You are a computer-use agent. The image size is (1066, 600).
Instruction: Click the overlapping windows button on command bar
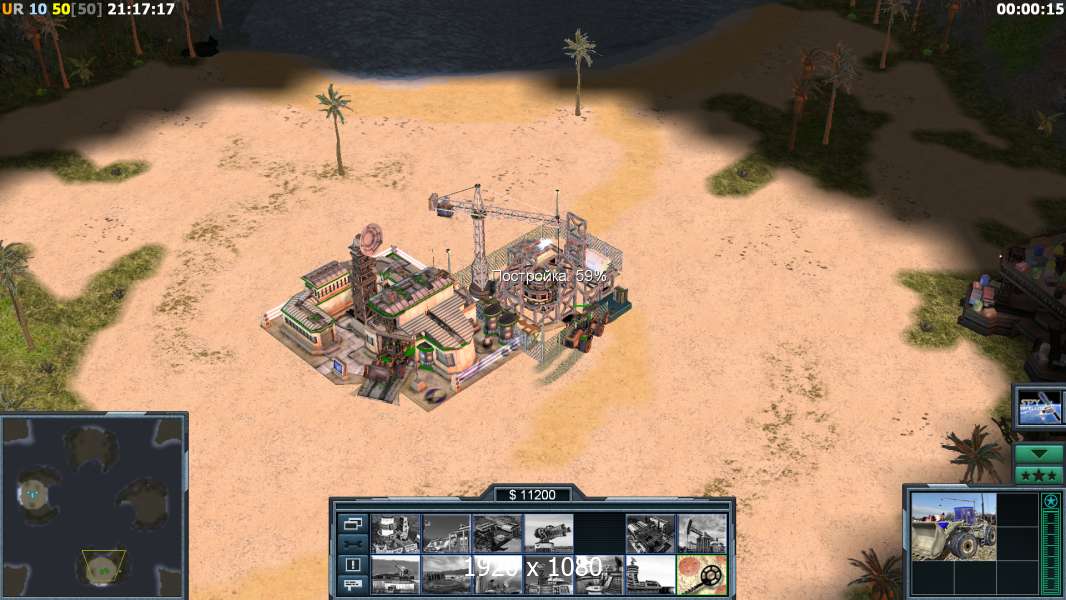(x=352, y=523)
